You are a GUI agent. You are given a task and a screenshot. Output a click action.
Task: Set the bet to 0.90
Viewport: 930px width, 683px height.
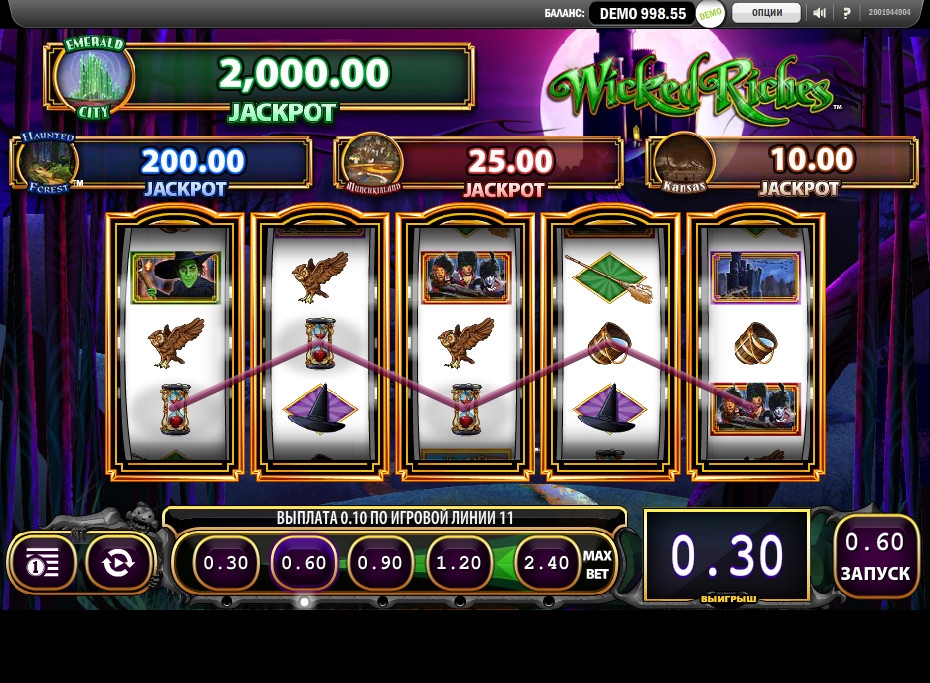(x=381, y=563)
